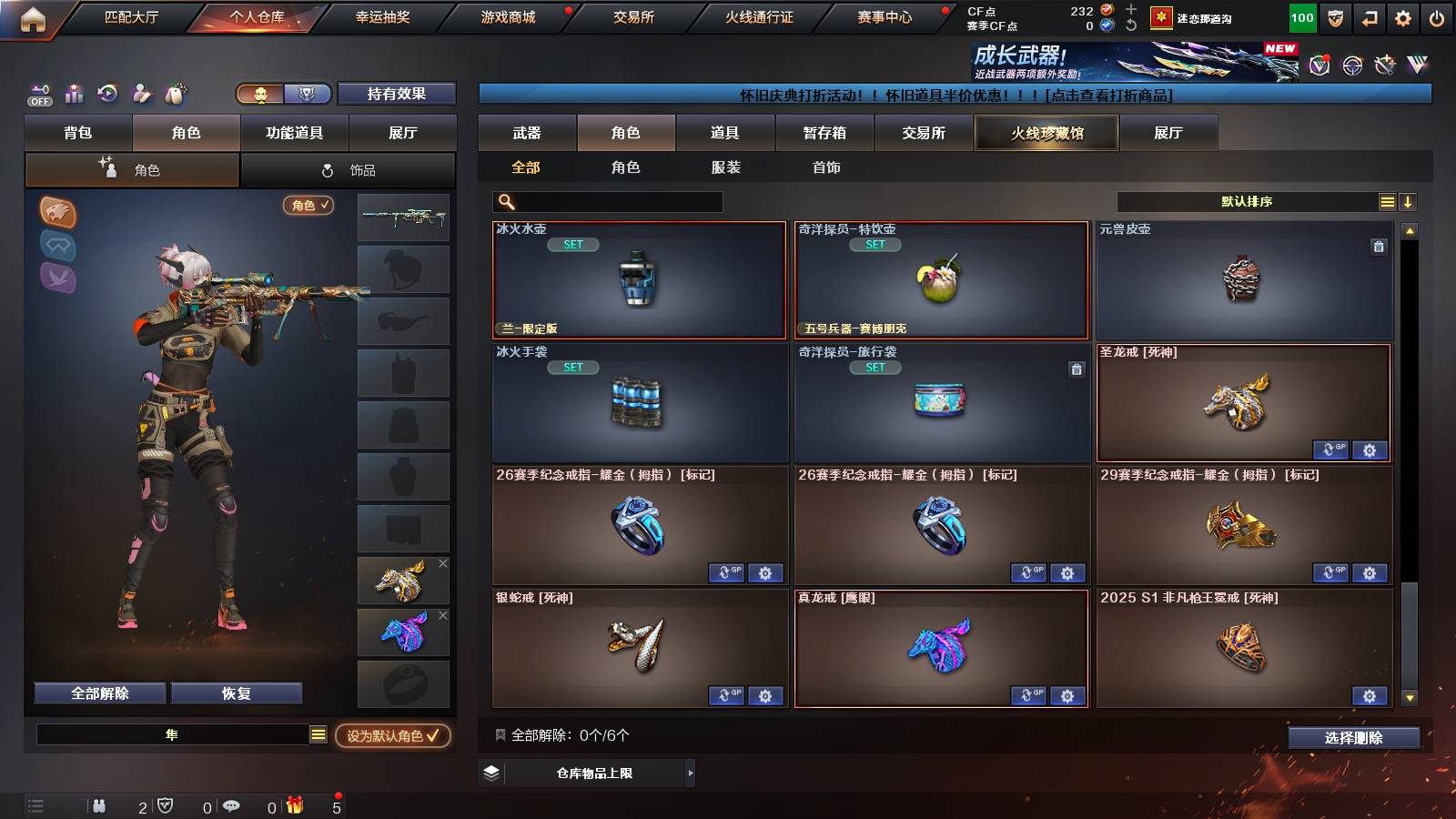1456x819 pixels.
Task: Click the 全部解除 button under character
Action: coord(98,693)
